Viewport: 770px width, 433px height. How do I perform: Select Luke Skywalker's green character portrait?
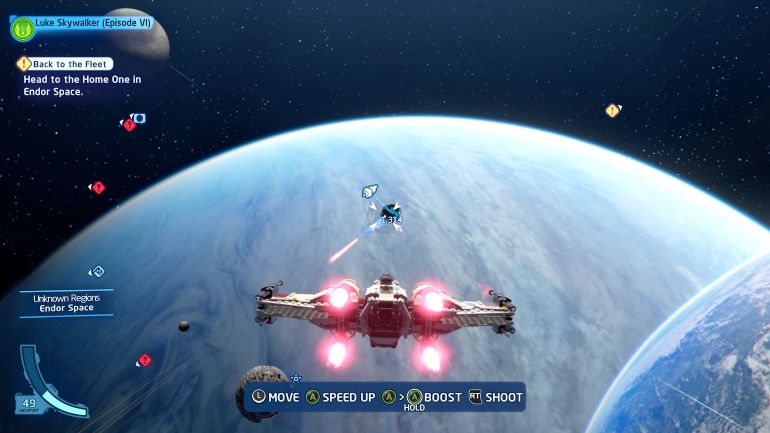[x=22, y=29]
